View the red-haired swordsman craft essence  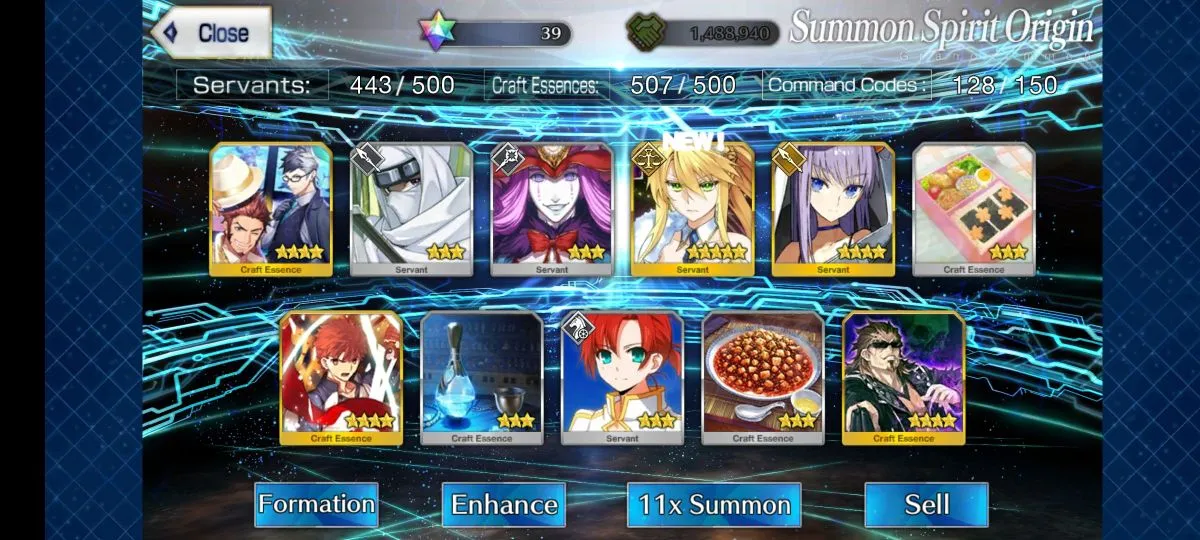pyautogui.click(x=341, y=377)
